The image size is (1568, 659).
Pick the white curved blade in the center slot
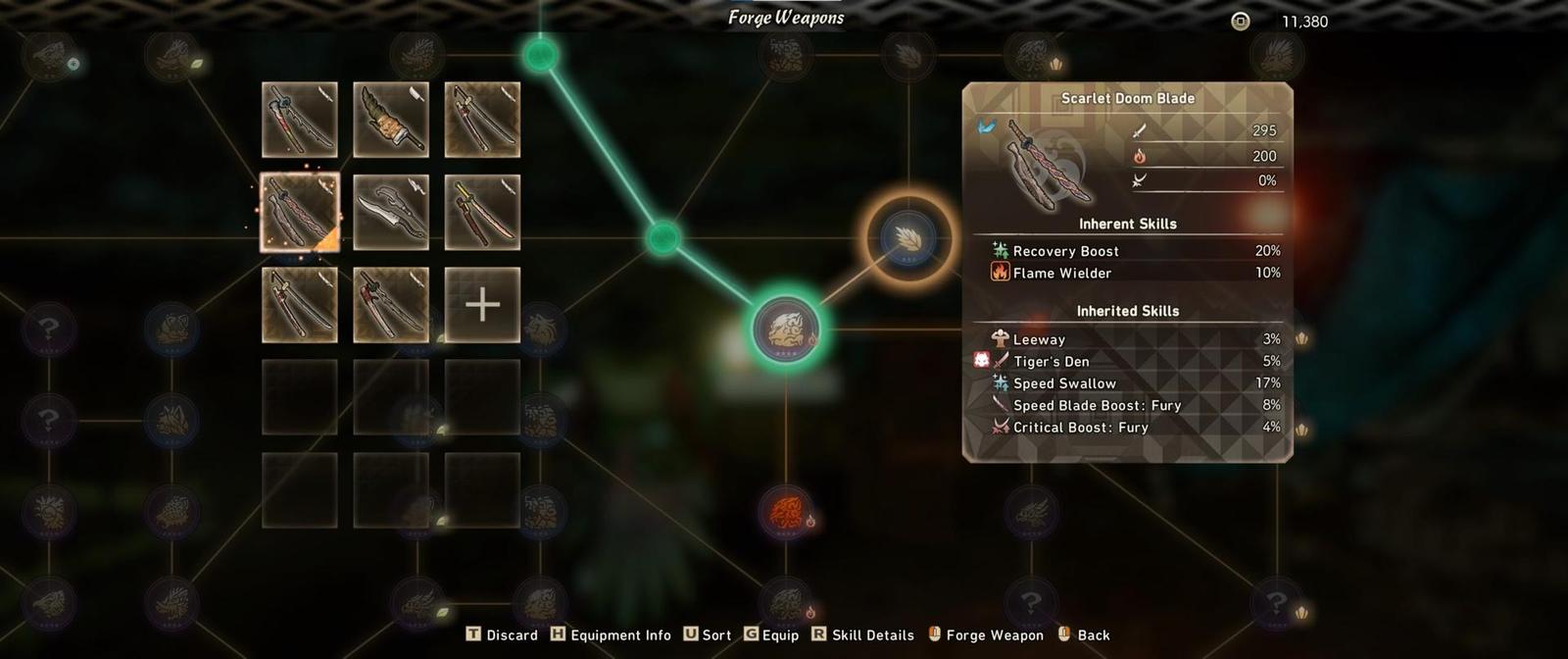pos(391,213)
